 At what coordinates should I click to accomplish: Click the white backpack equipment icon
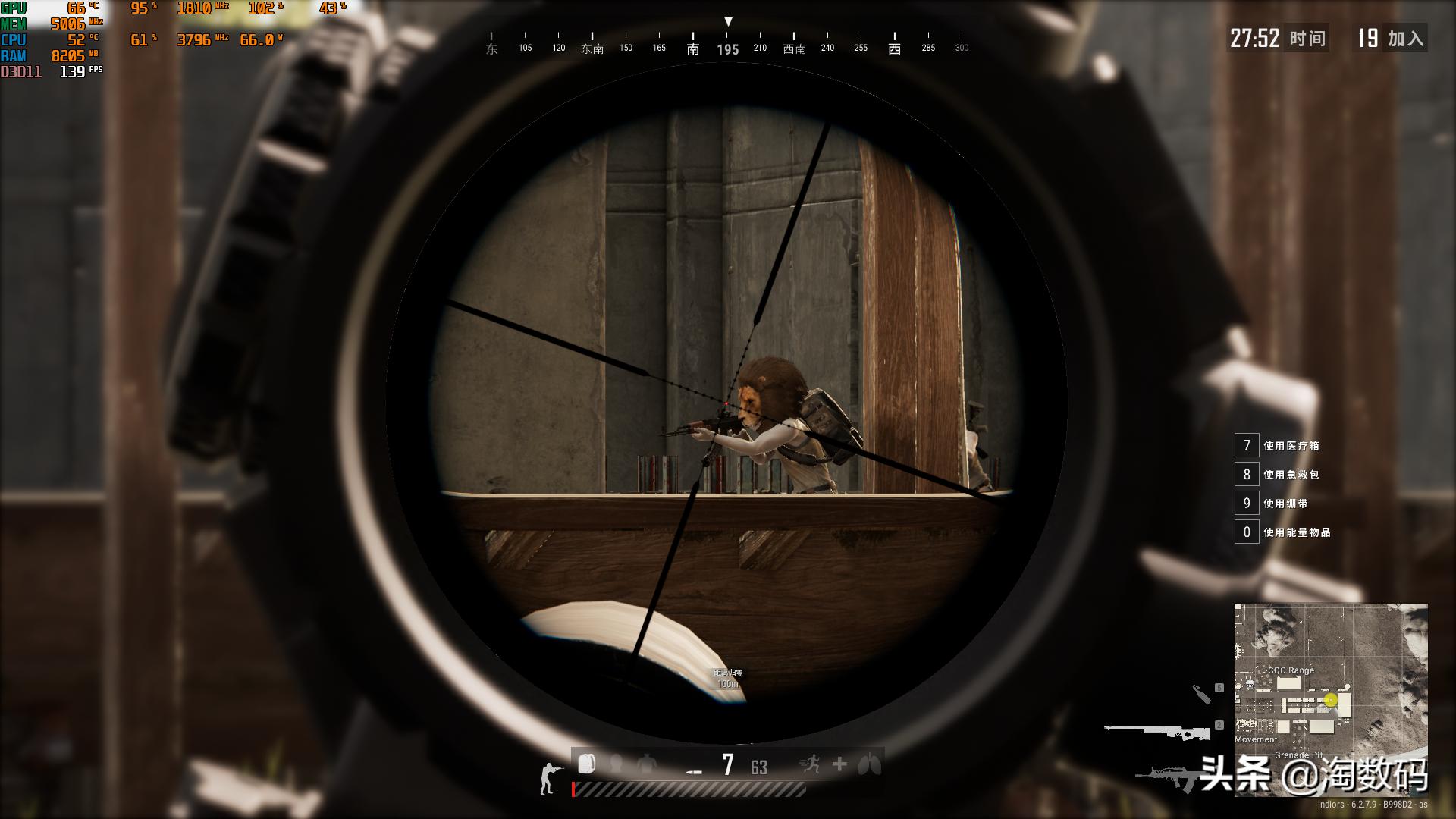click(x=586, y=764)
